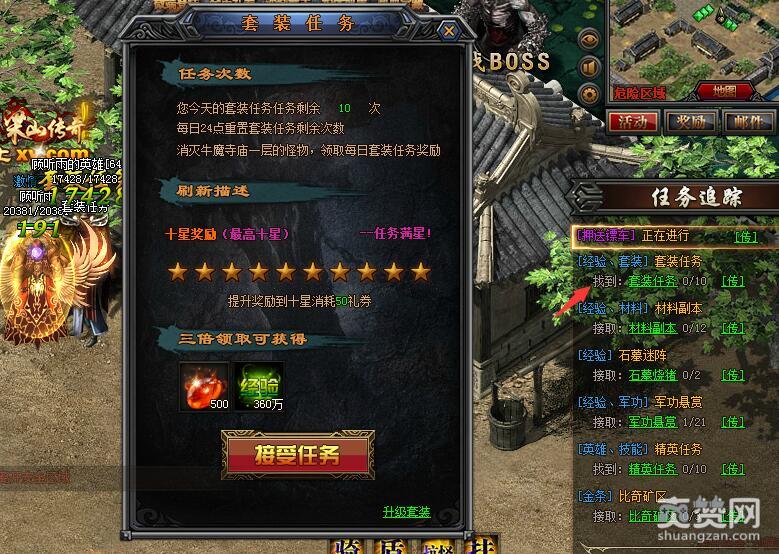Toggle the speaker sound icon
This screenshot has height=554, width=779.
point(590,67)
